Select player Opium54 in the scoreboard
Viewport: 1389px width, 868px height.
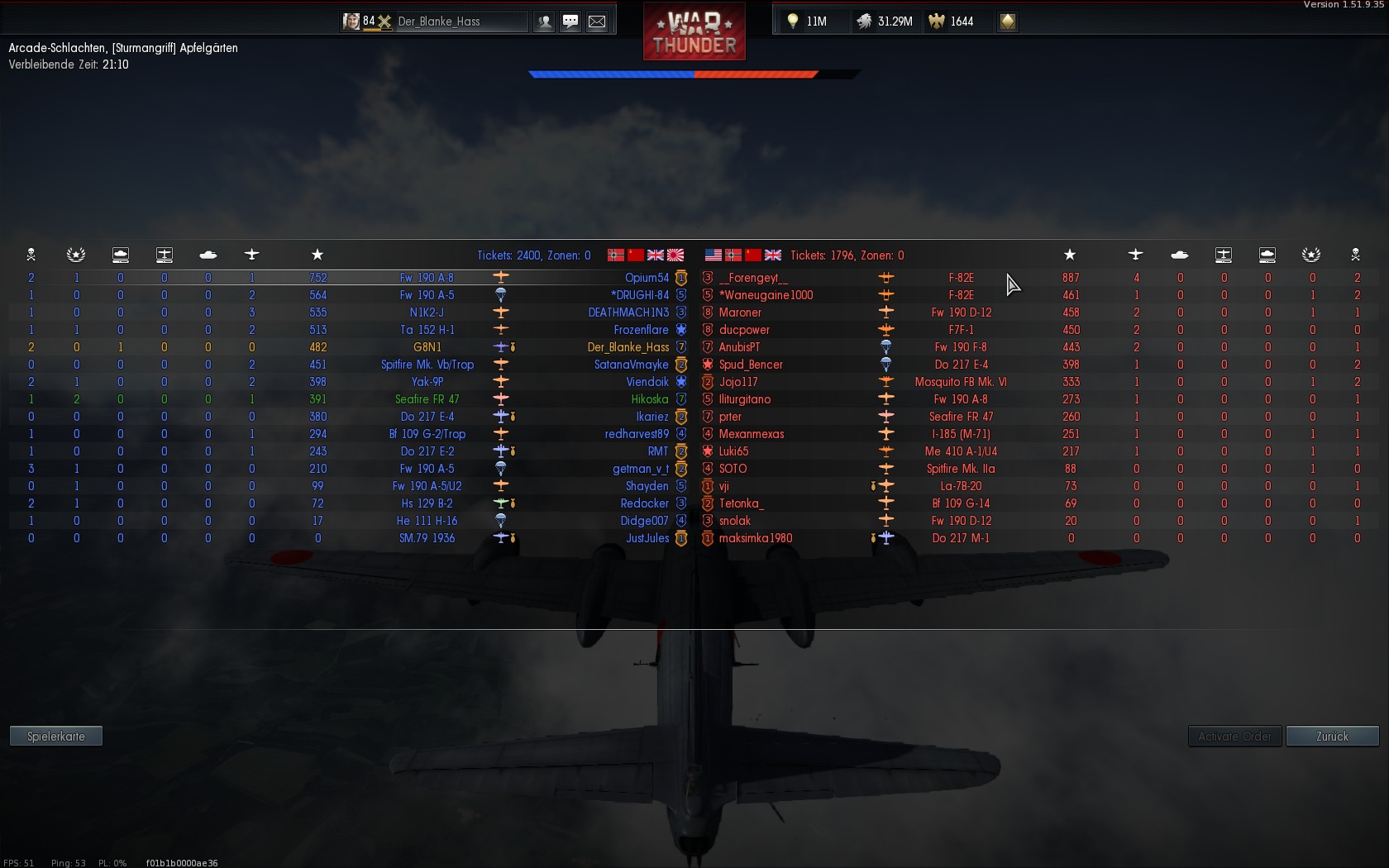[647, 278]
